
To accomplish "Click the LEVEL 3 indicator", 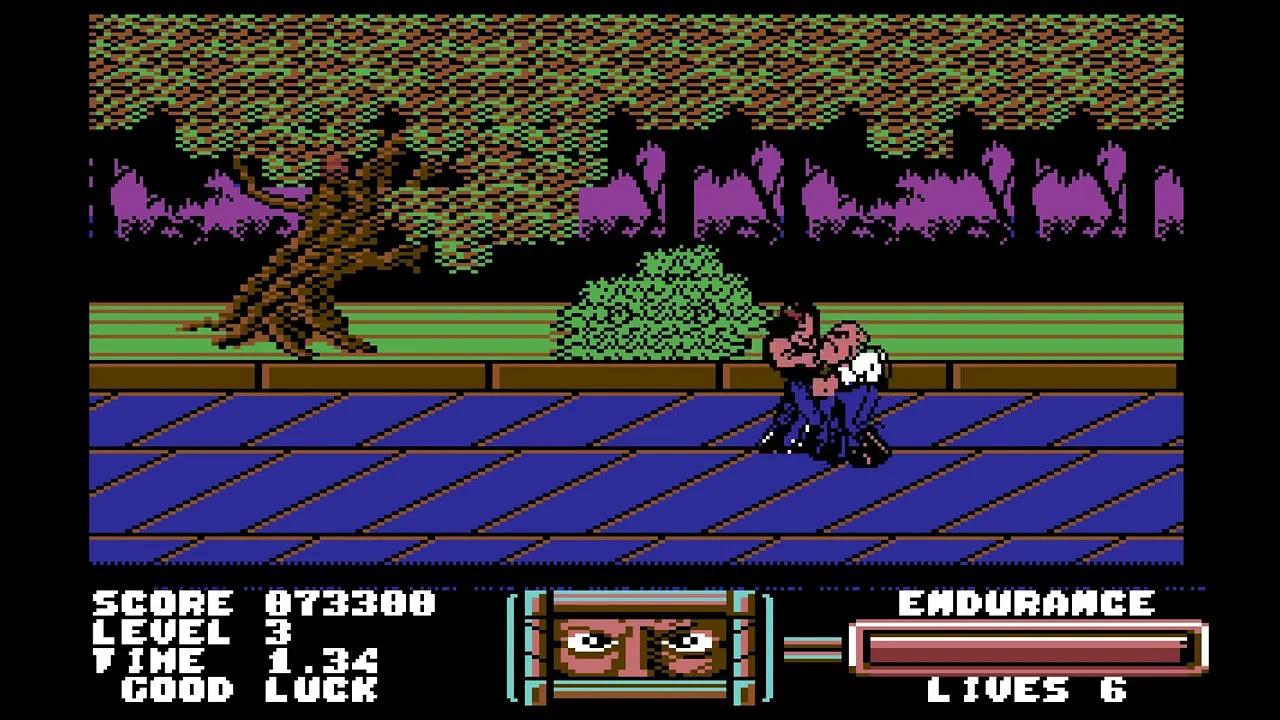I will [x=200, y=633].
